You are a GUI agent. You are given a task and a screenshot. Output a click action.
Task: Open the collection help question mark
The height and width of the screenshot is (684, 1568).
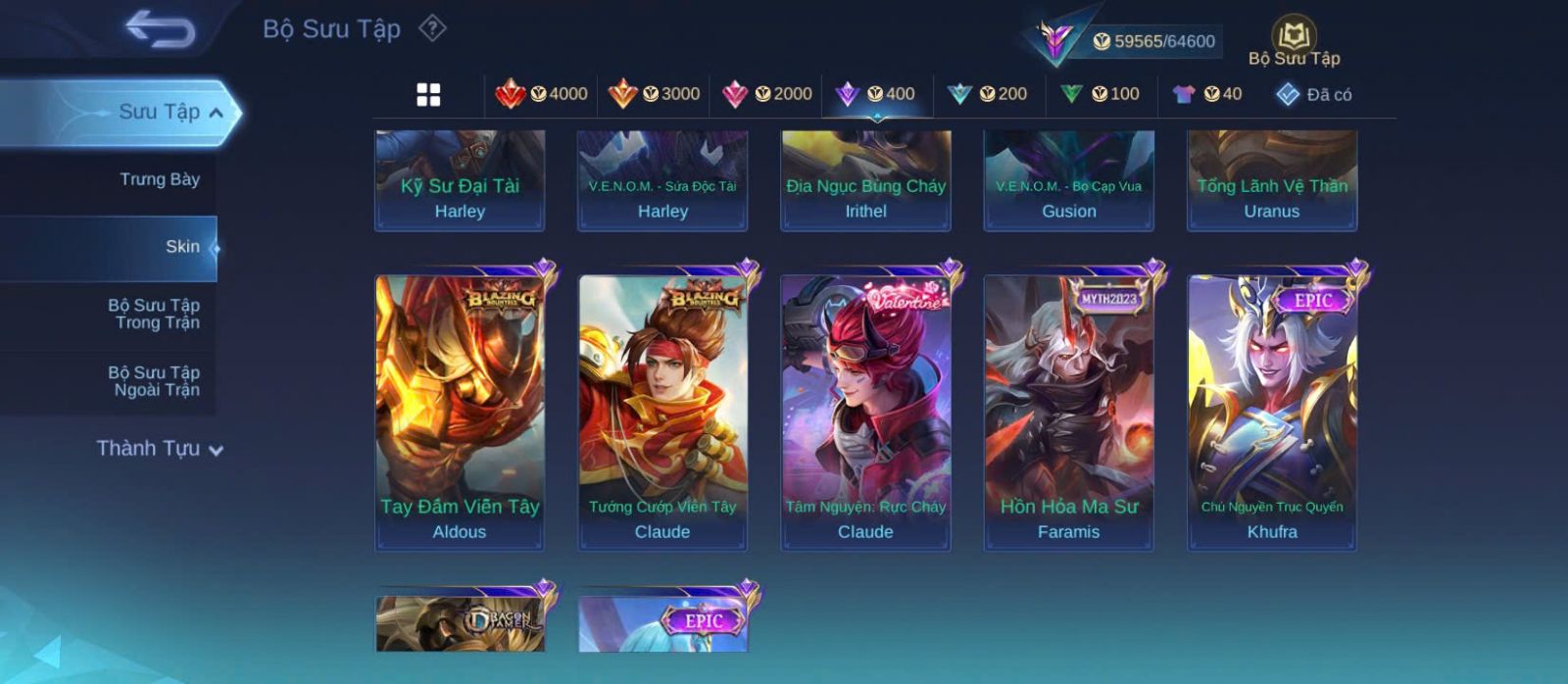pyautogui.click(x=432, y=28)
